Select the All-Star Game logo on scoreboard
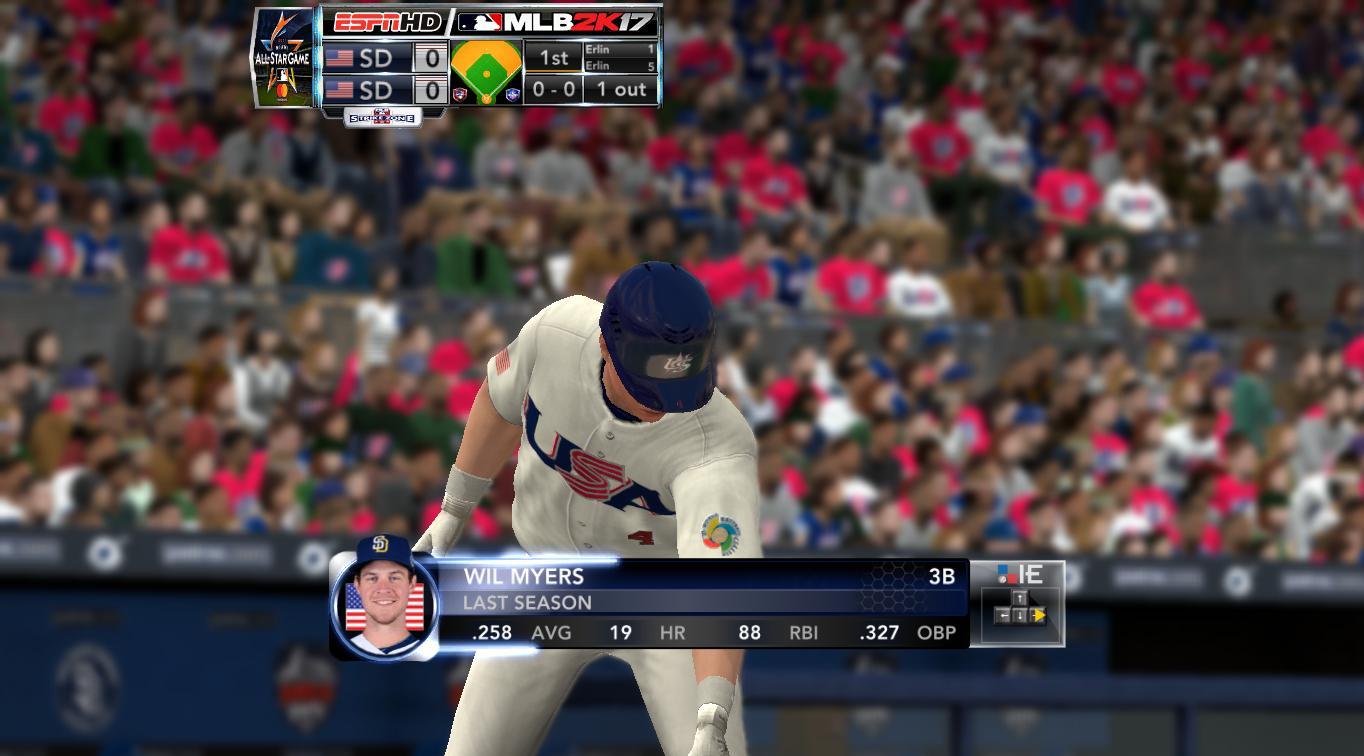The image size is (1364, 756). (x=284, y=58)
